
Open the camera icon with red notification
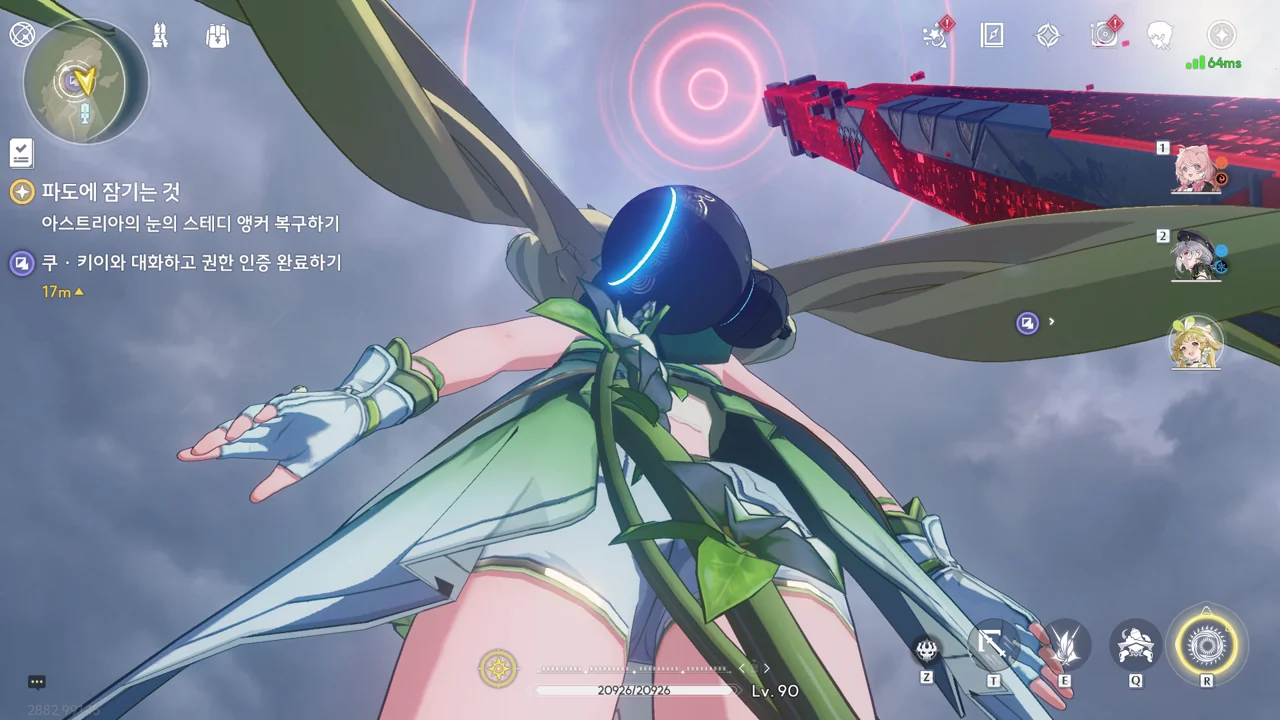pos(1105,35)
